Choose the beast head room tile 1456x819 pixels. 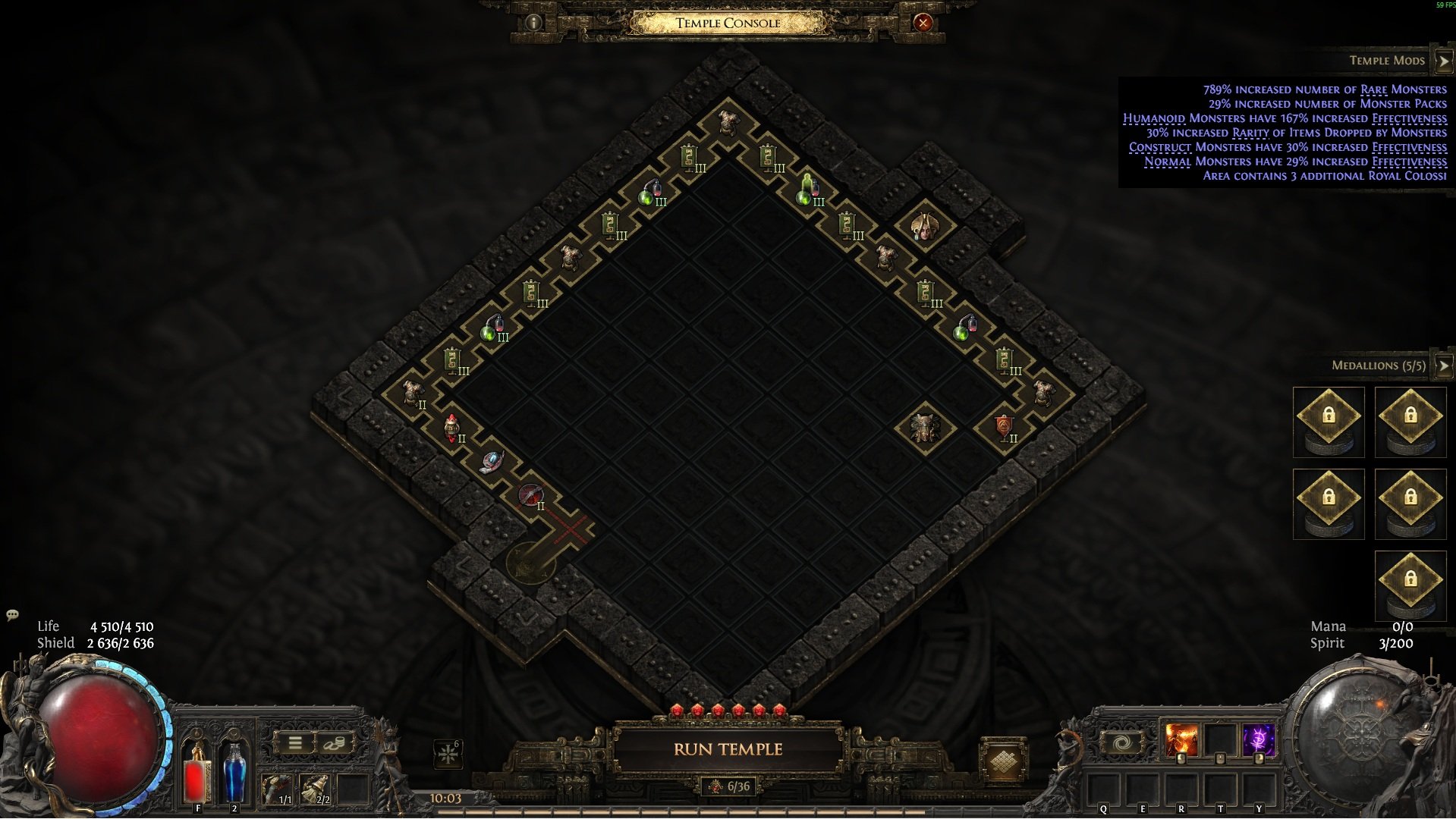(924, 427)
